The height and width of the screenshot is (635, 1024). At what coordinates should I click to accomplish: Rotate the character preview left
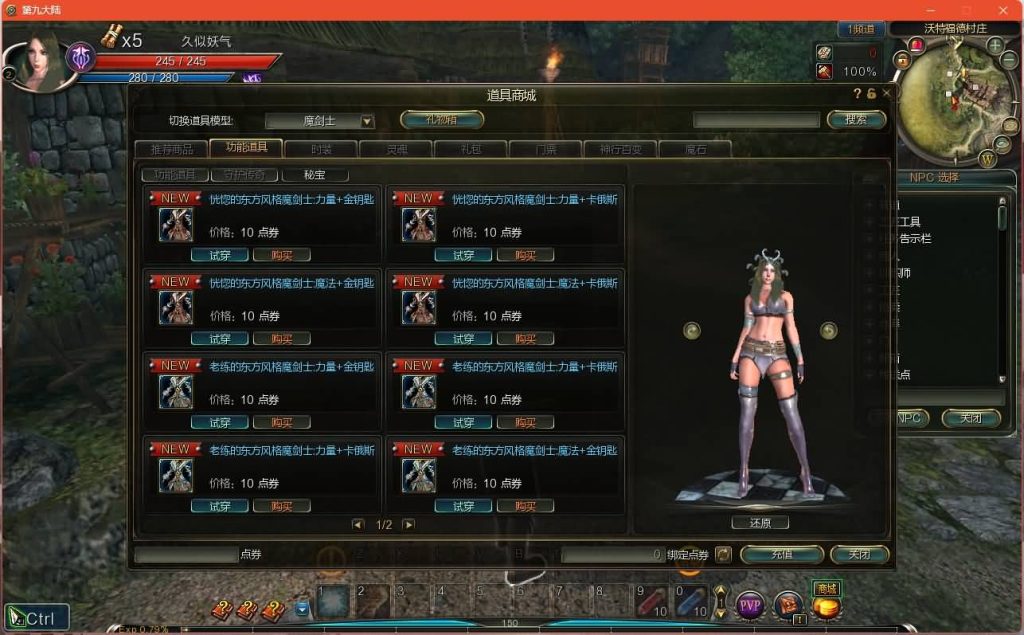pos(692,330)
